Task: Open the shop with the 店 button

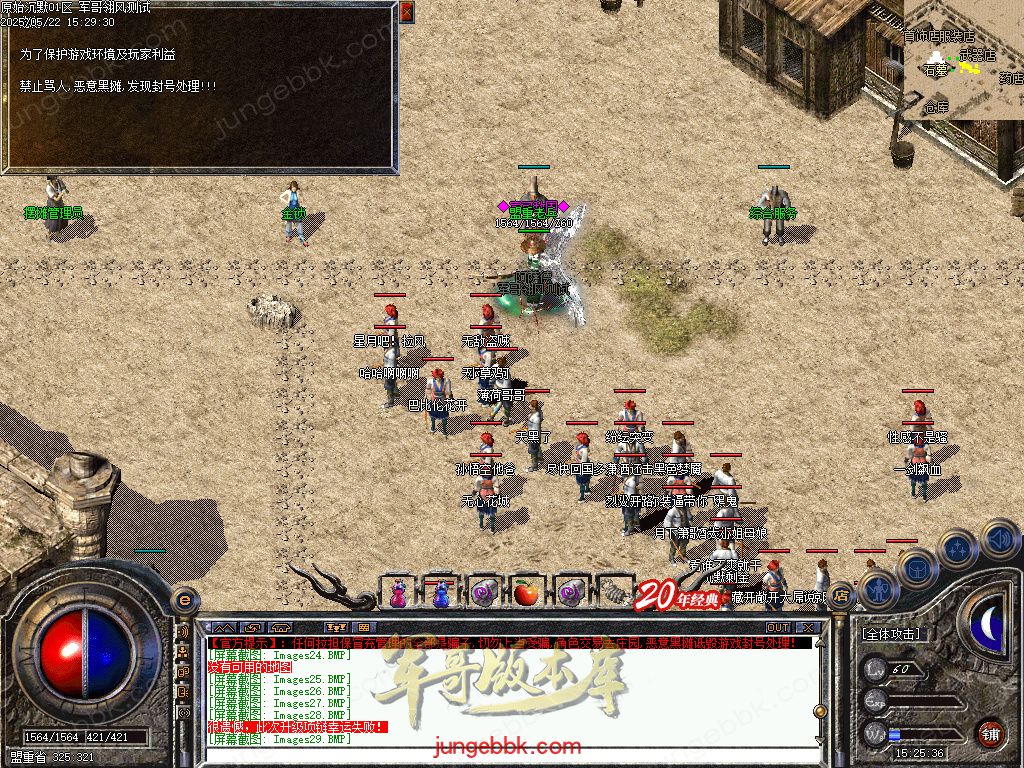Action: pos(841,595)
